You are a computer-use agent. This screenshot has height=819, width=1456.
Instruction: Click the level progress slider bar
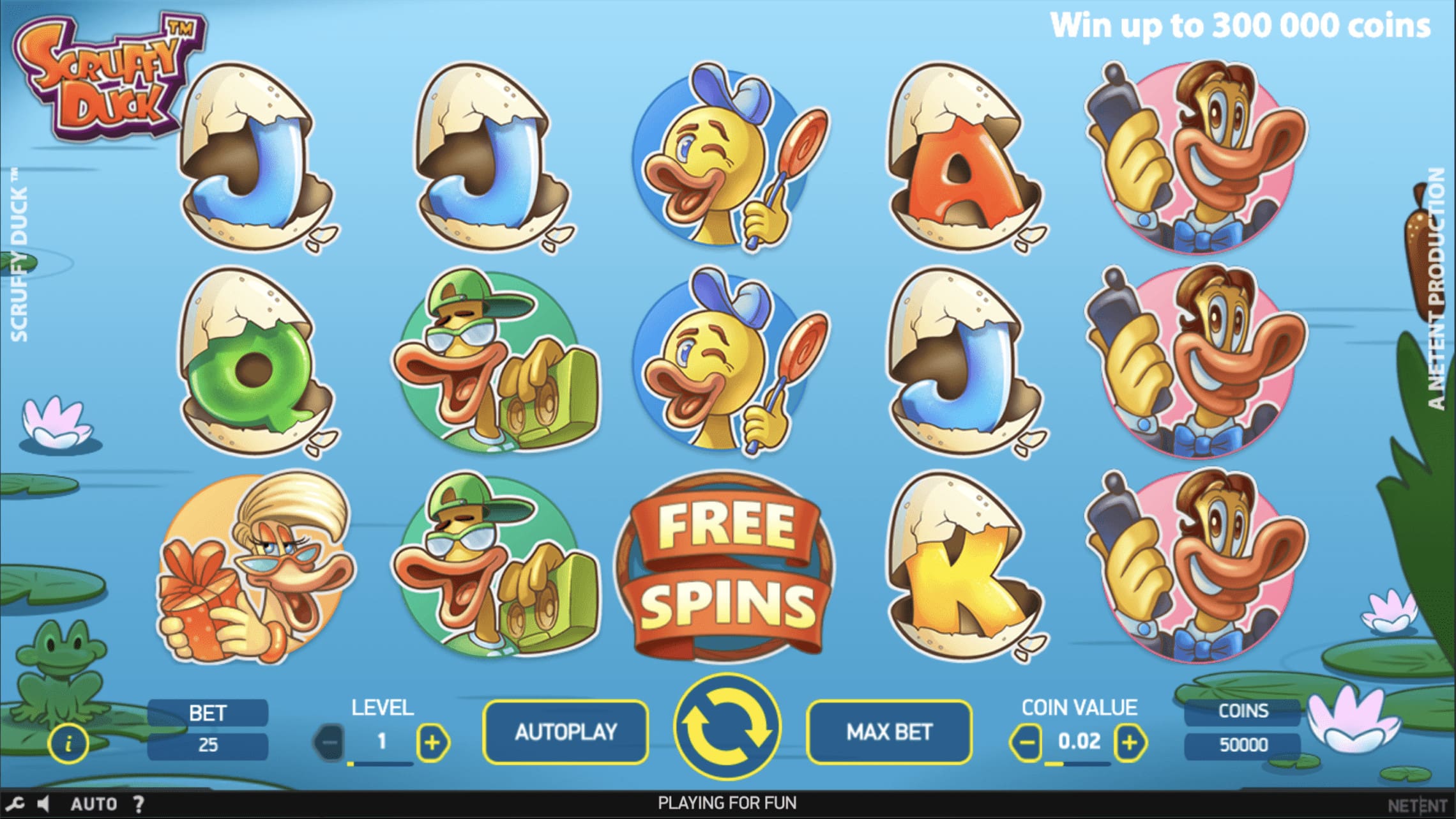pos(380,765)
